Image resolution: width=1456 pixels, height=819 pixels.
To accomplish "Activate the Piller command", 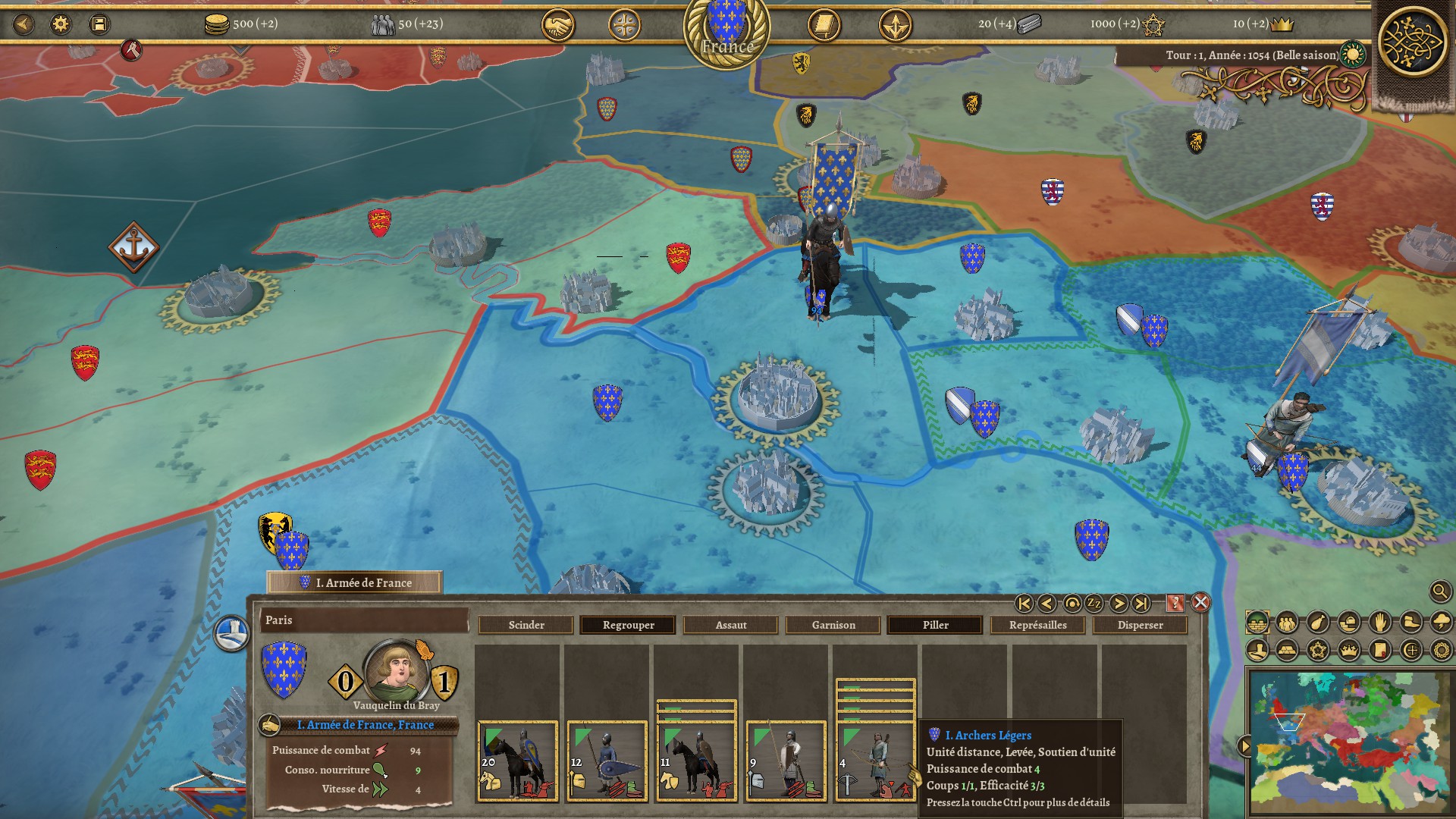I will click(935, 625).
